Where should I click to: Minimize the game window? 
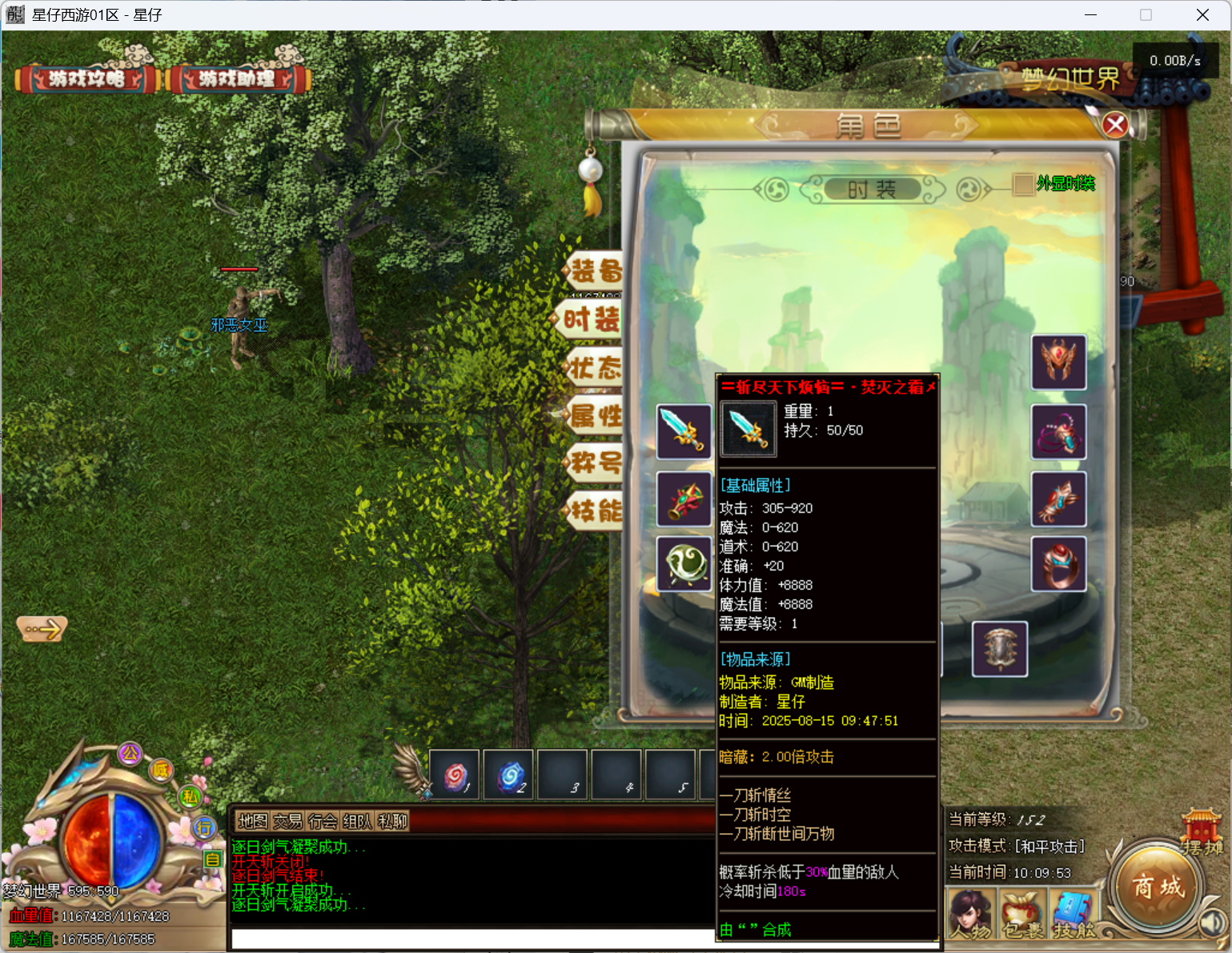[1090, 15]
